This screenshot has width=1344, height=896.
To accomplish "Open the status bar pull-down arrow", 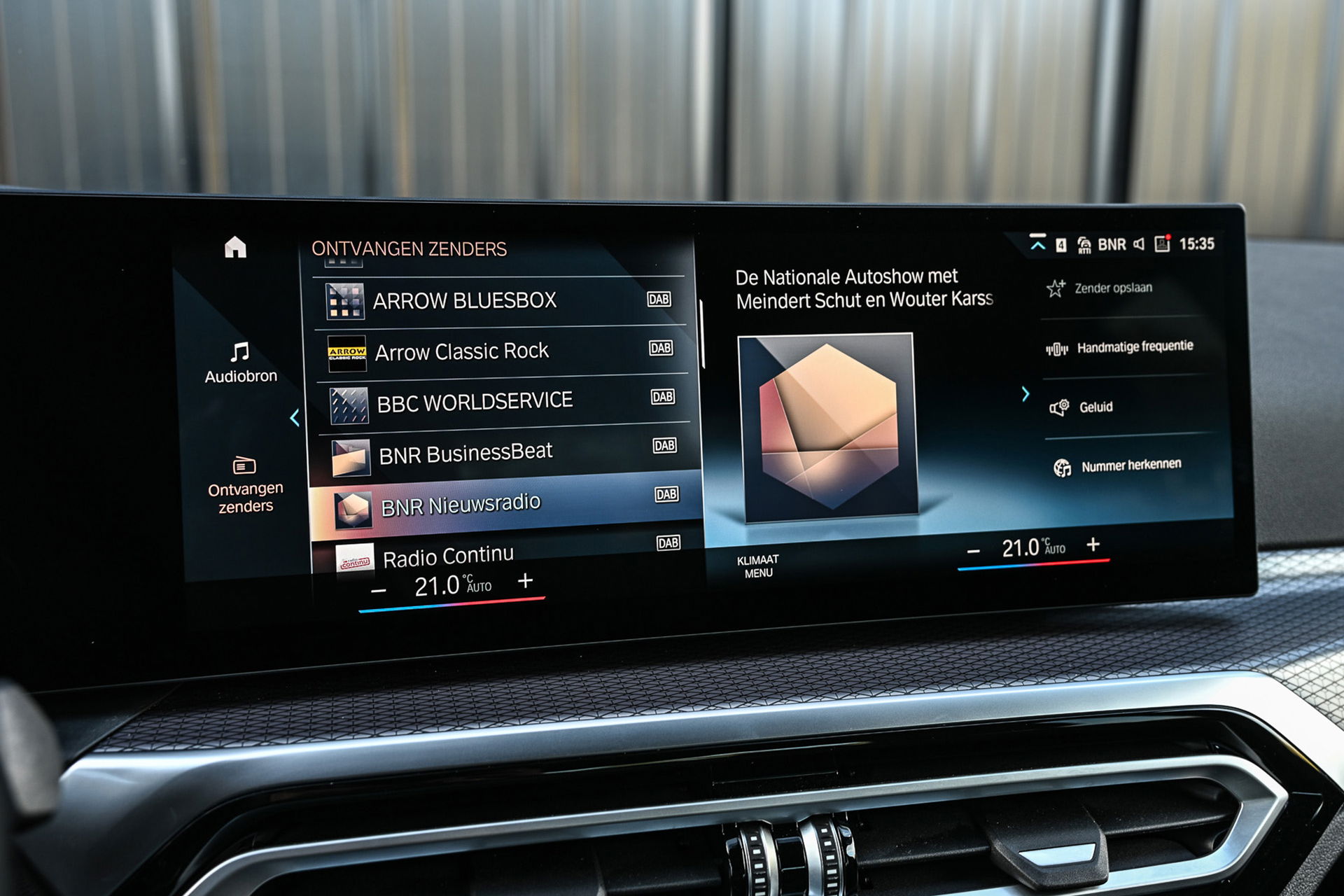I will pos(1037,244).
